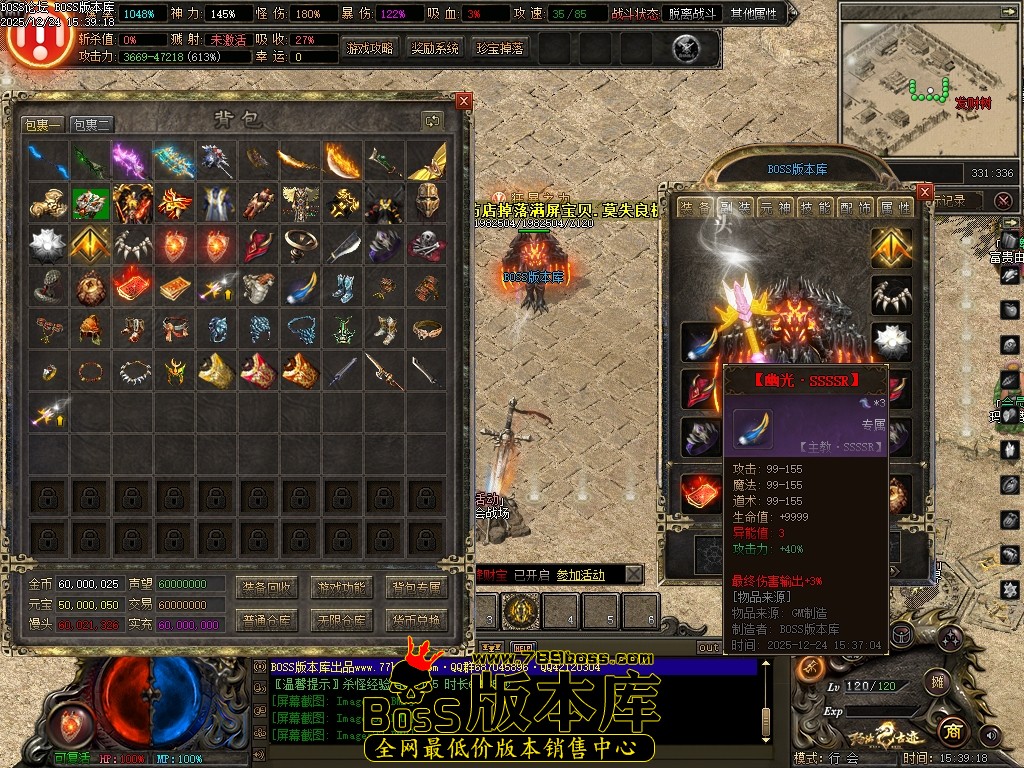Switch to the 技能 skills tab
This screenshot has height=768, width=1024.
pyautogui.click(x=816, y=208)
